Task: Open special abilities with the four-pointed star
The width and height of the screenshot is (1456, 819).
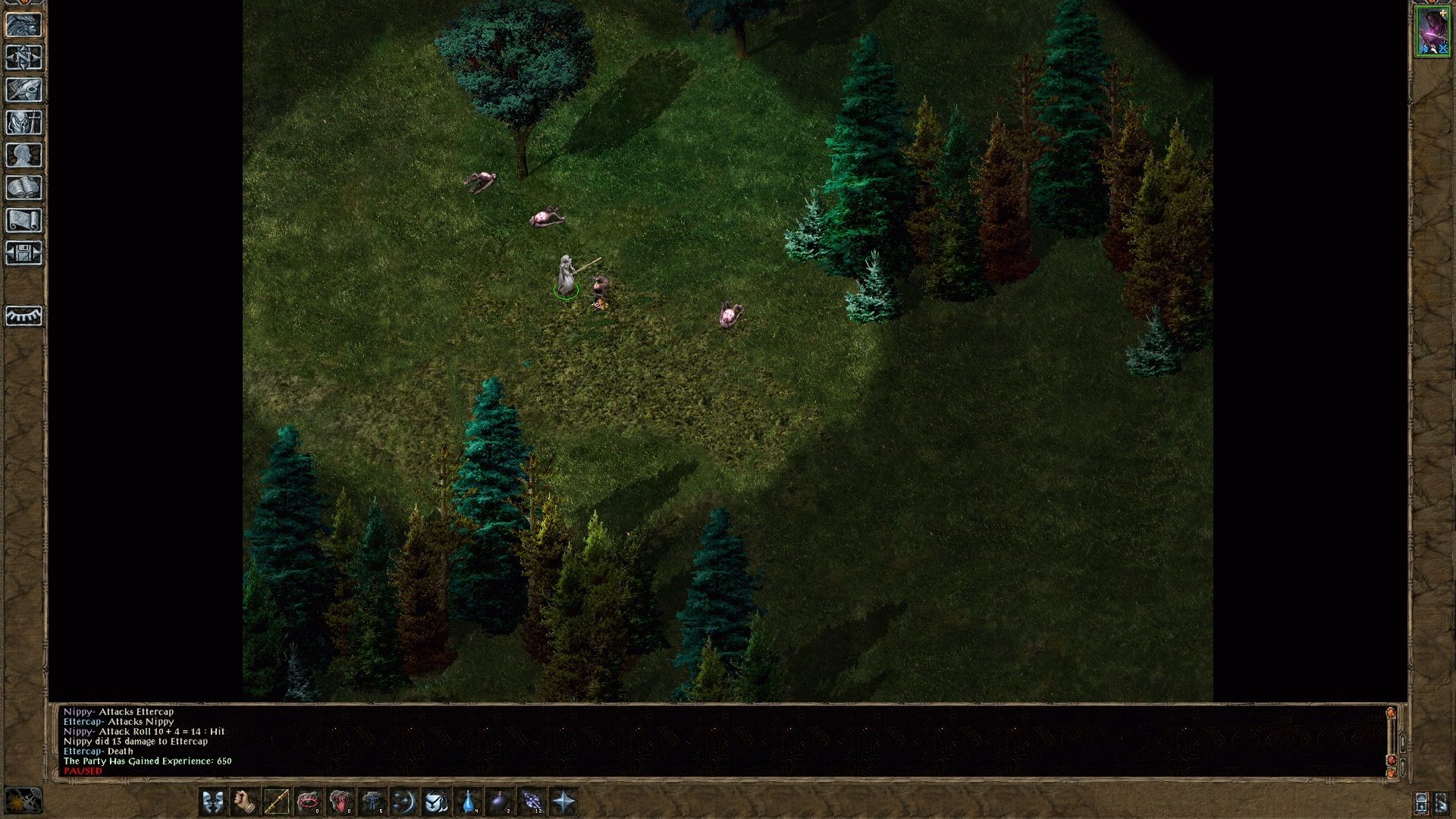Action: coord(563,802)
